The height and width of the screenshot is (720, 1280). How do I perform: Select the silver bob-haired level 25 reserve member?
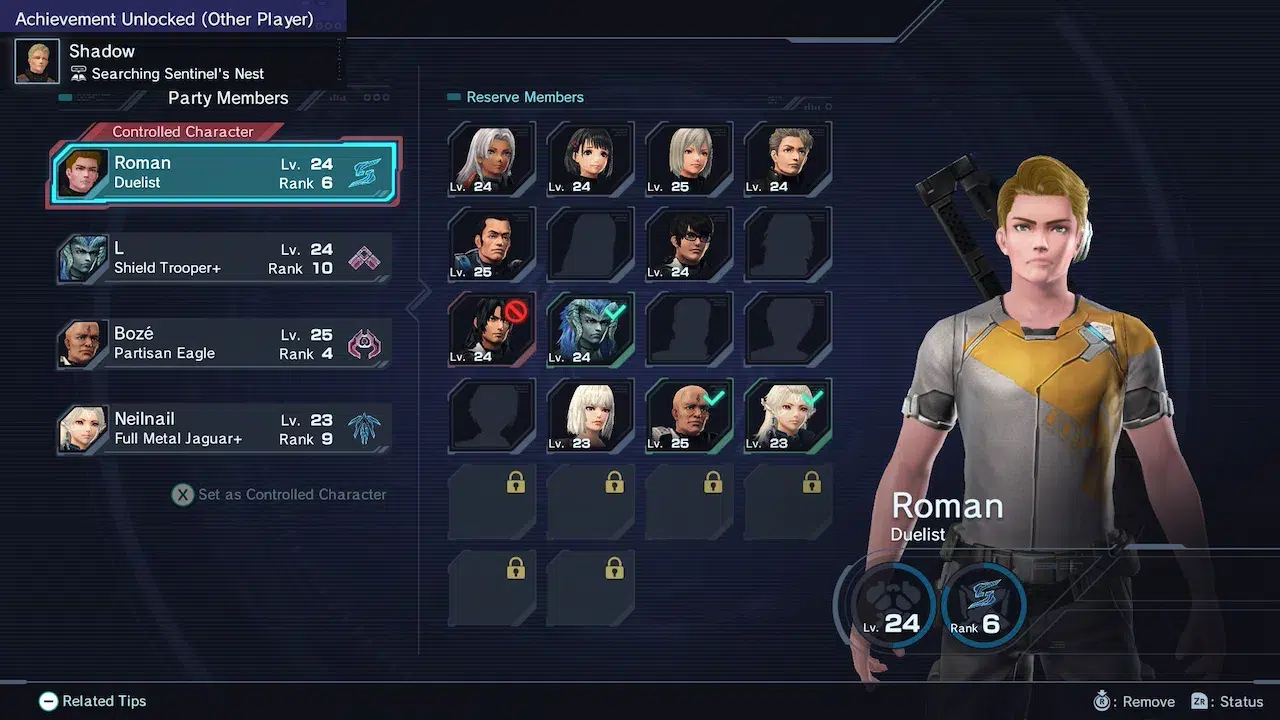689,159
